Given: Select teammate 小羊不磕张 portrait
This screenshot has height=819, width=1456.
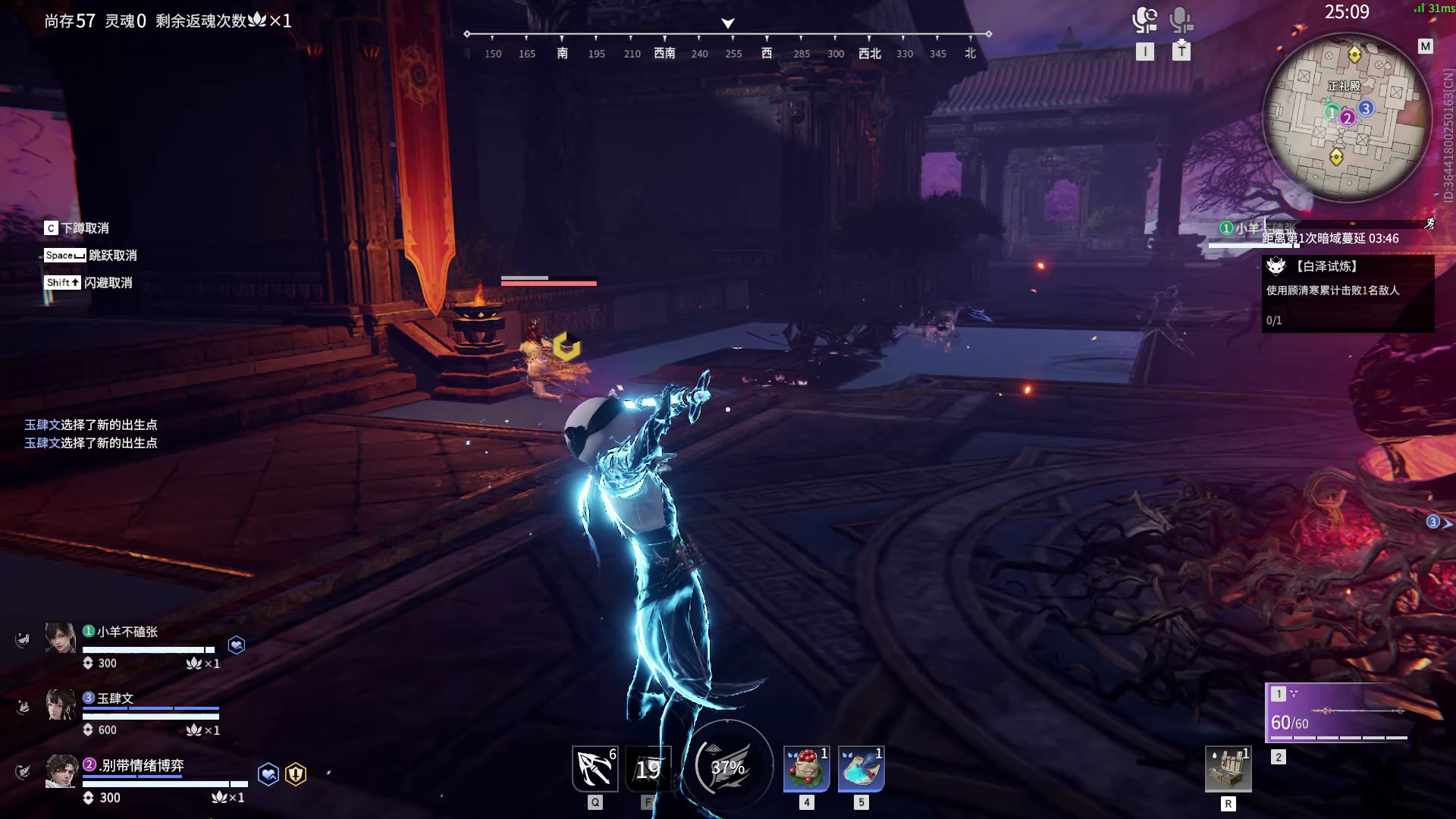Looking at the screenshot, I should [x=60, y=638].
